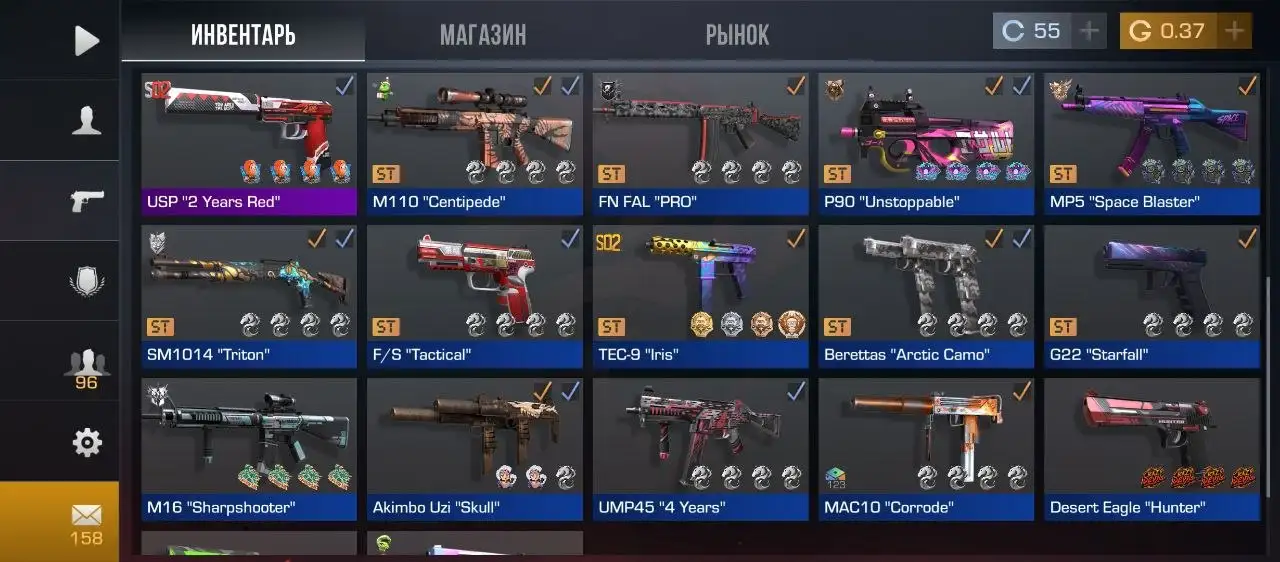Add more silver coins with the plus button
This screenshot has height=562, width=1280.
point(1089,31)
